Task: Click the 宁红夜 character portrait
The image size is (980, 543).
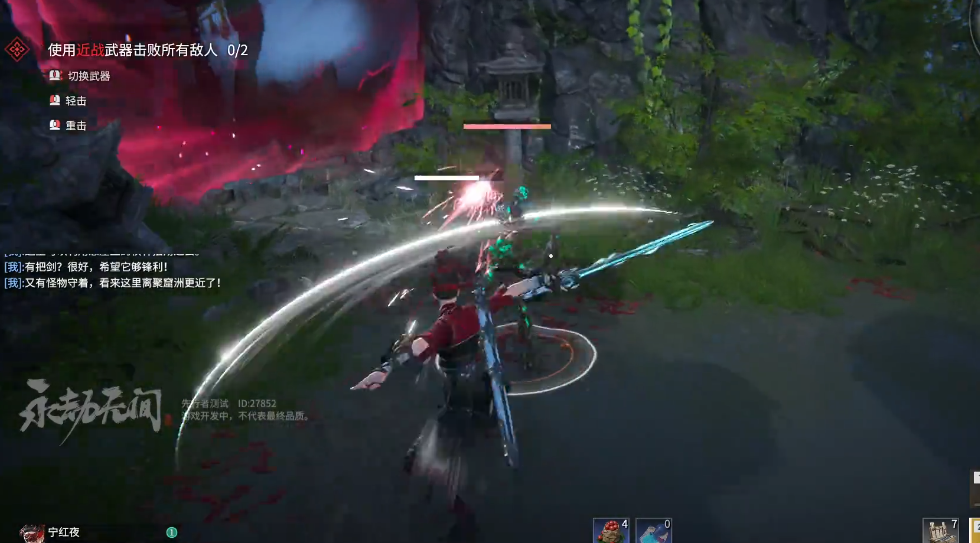Action: (32, 532)
